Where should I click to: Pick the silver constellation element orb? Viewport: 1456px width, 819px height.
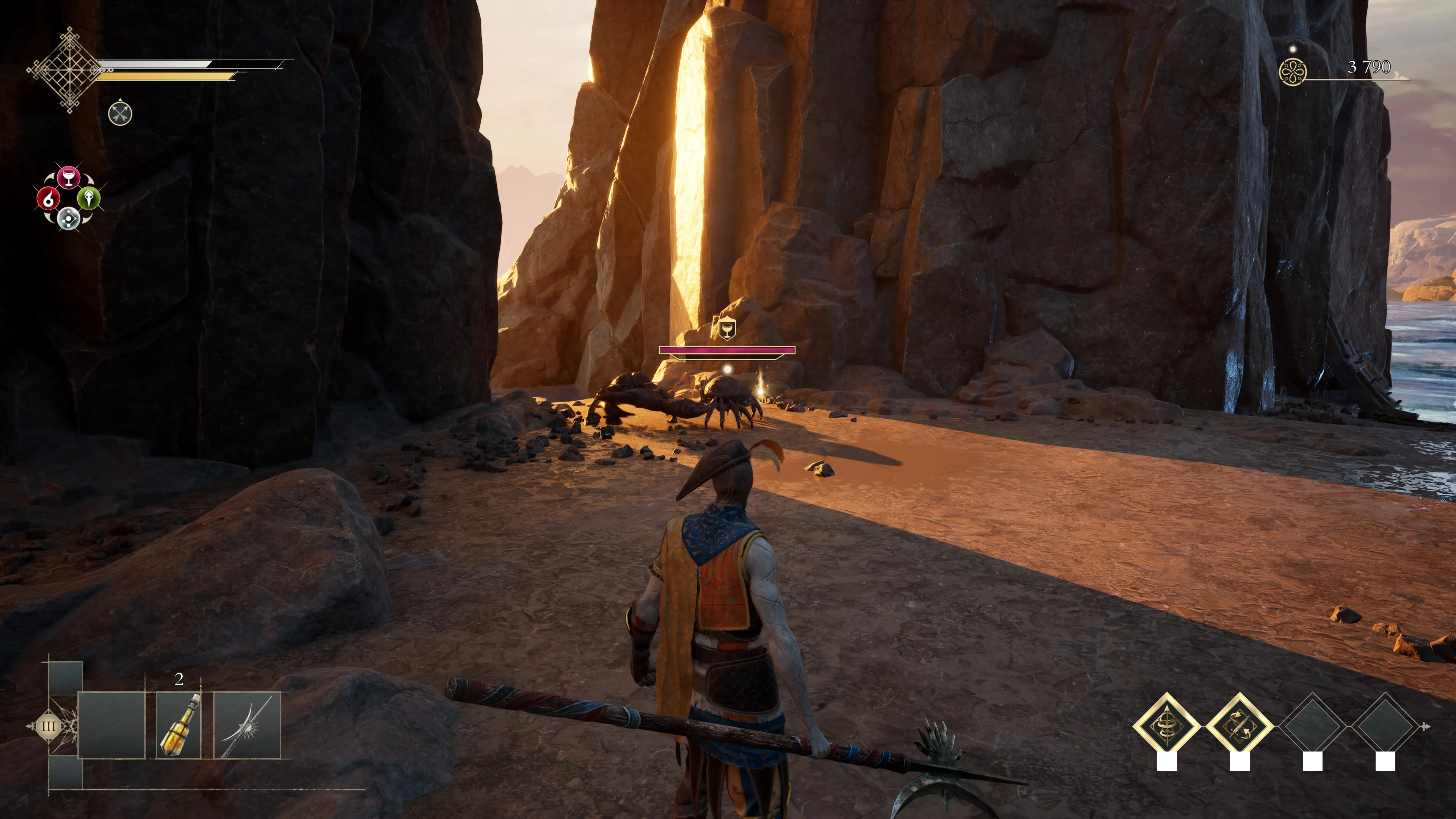(68, 218)
